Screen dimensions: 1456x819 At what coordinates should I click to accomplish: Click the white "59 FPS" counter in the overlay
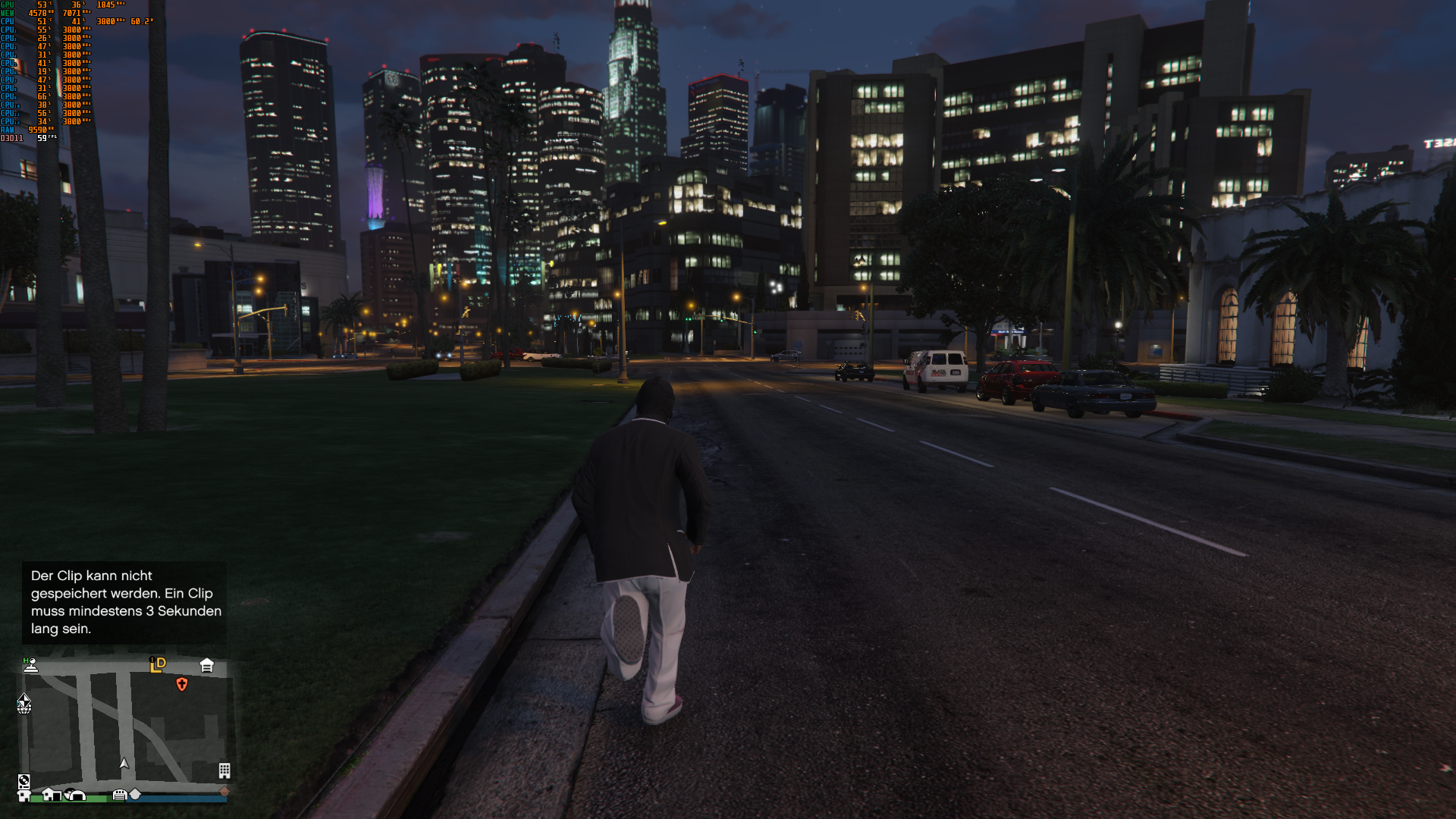click(x=42, y=137)
